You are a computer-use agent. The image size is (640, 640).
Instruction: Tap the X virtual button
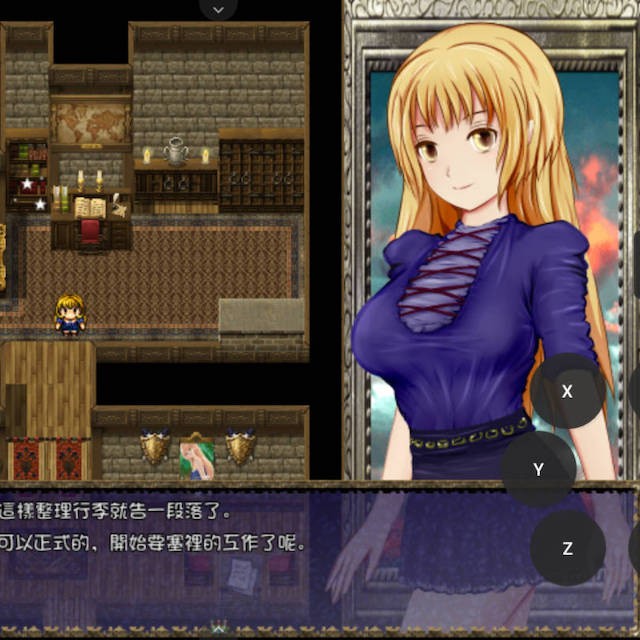coord(567,391)
